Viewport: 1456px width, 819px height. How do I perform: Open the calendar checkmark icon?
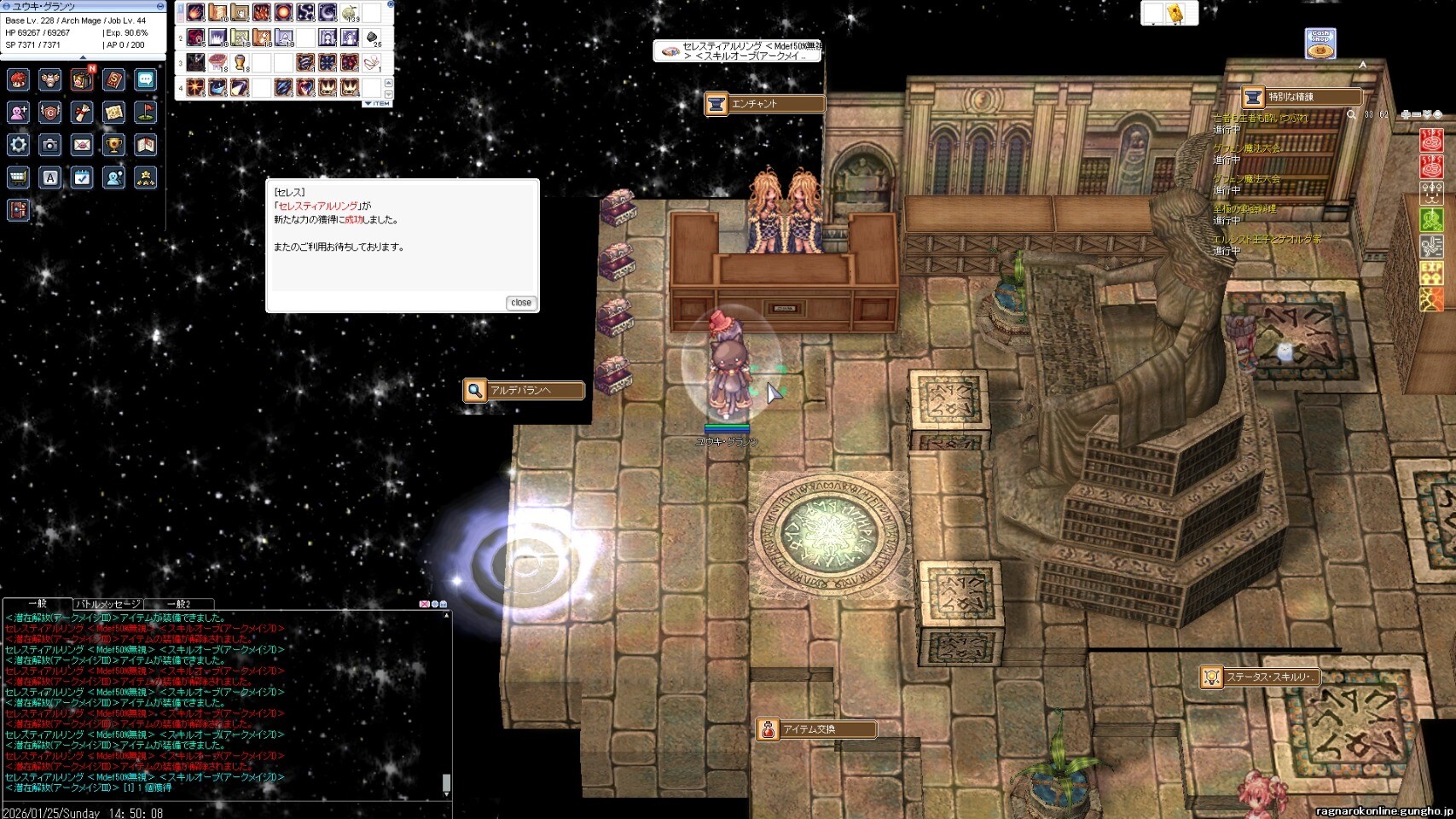tap(82, 177)
